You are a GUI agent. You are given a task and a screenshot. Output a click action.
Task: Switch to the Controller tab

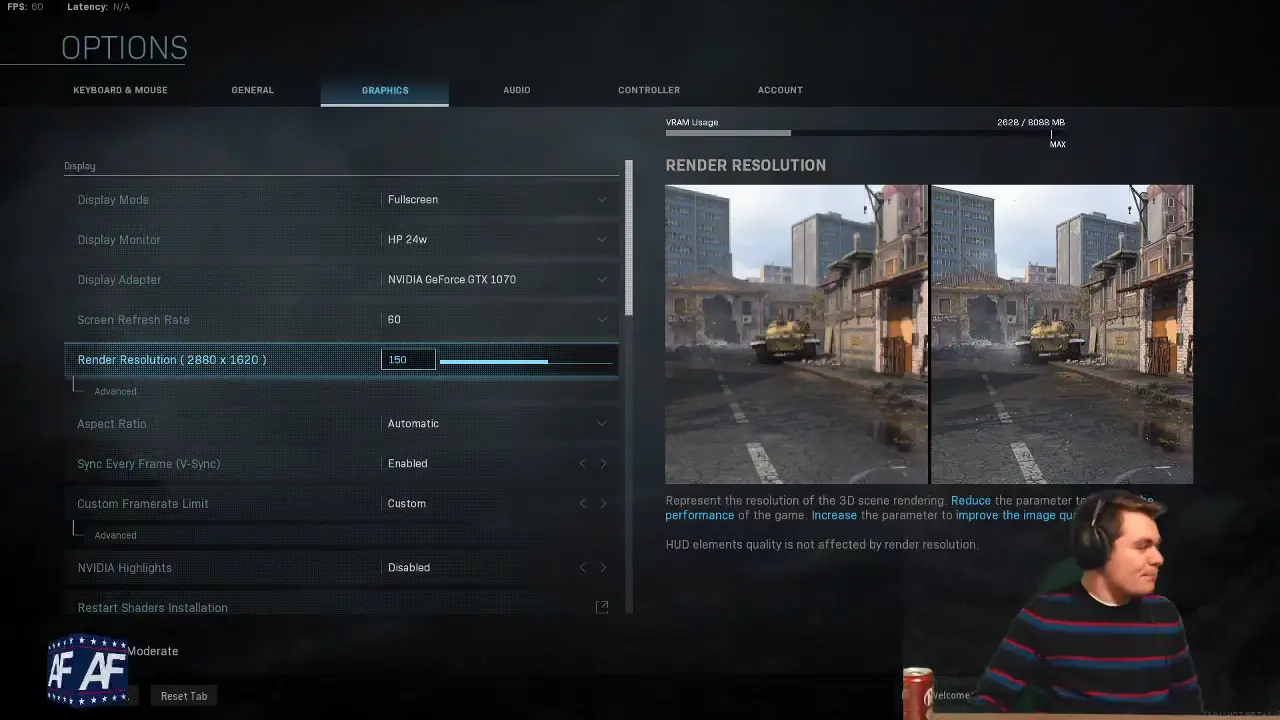pos(648,90)
